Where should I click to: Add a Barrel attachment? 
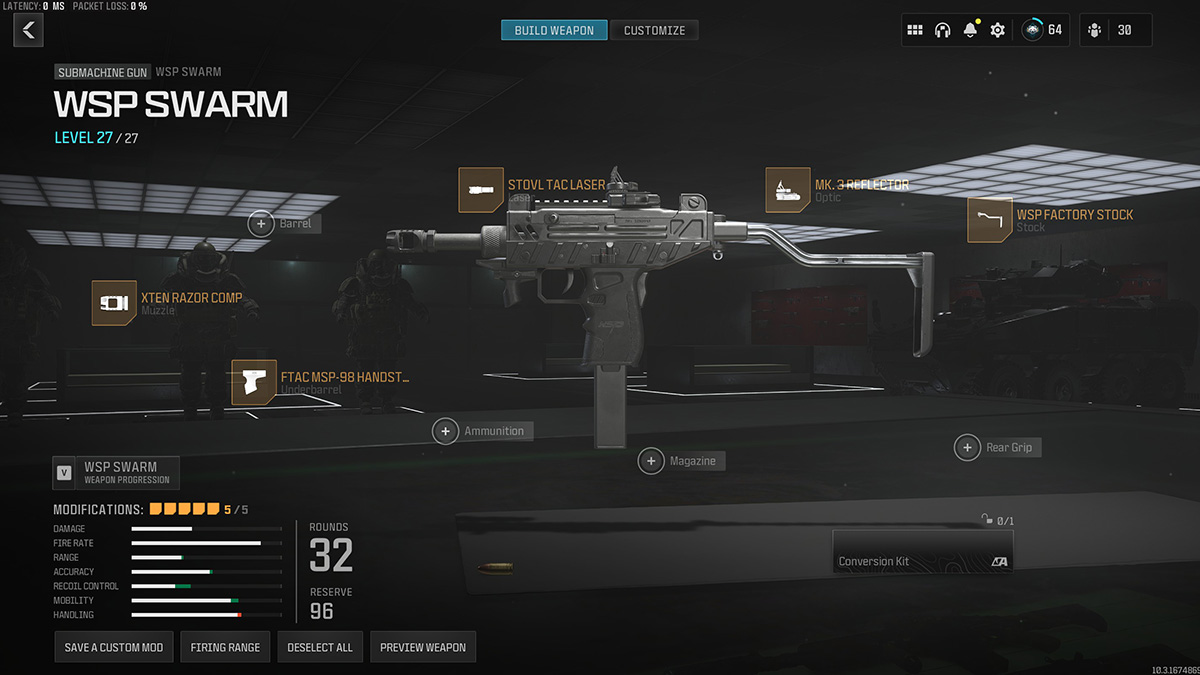(x=262, y=224)
